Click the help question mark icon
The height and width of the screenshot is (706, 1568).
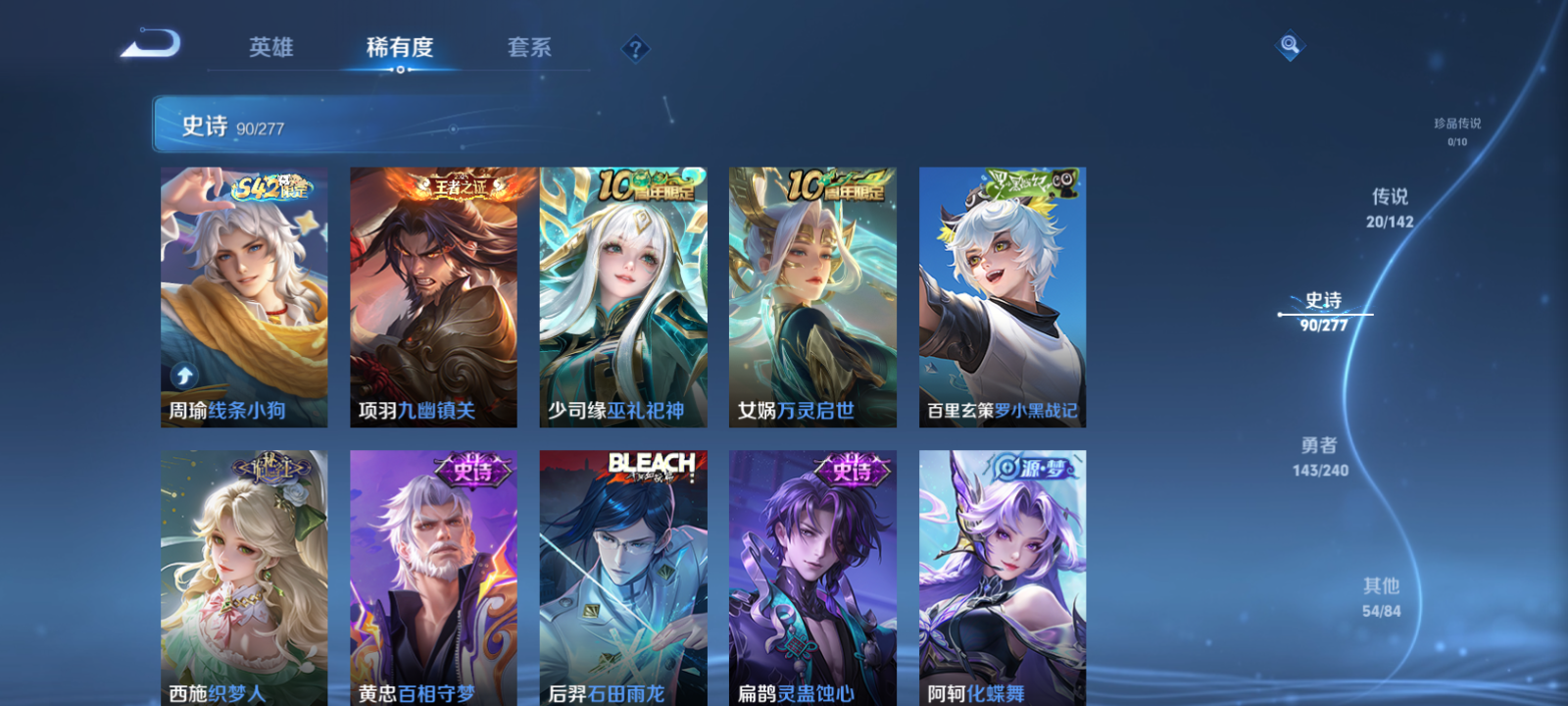[x=635, y=48]
